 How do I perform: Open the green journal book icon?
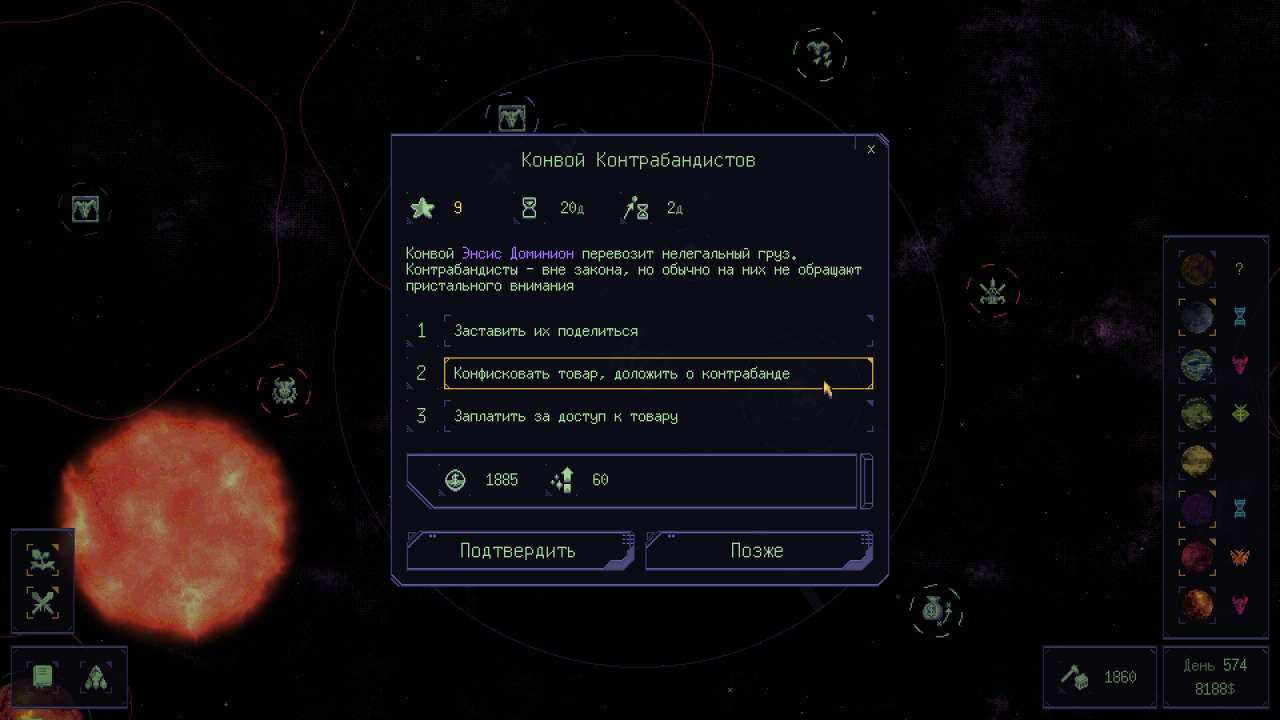pos(42,677)
